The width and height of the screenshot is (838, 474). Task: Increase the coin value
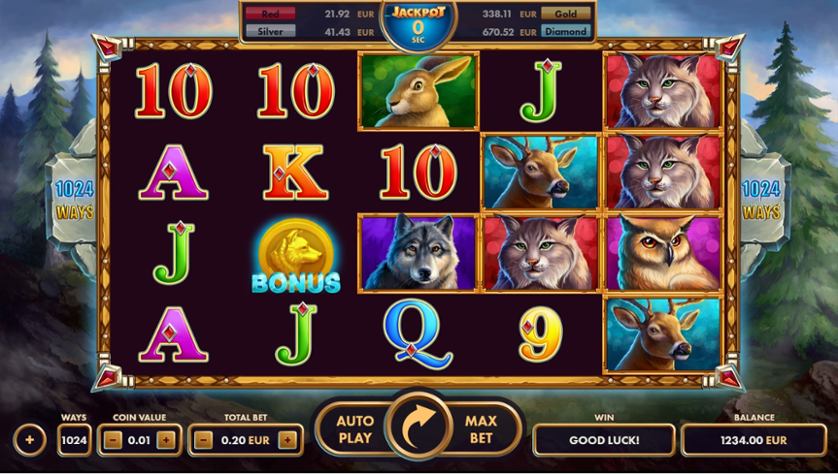[166, 439]
